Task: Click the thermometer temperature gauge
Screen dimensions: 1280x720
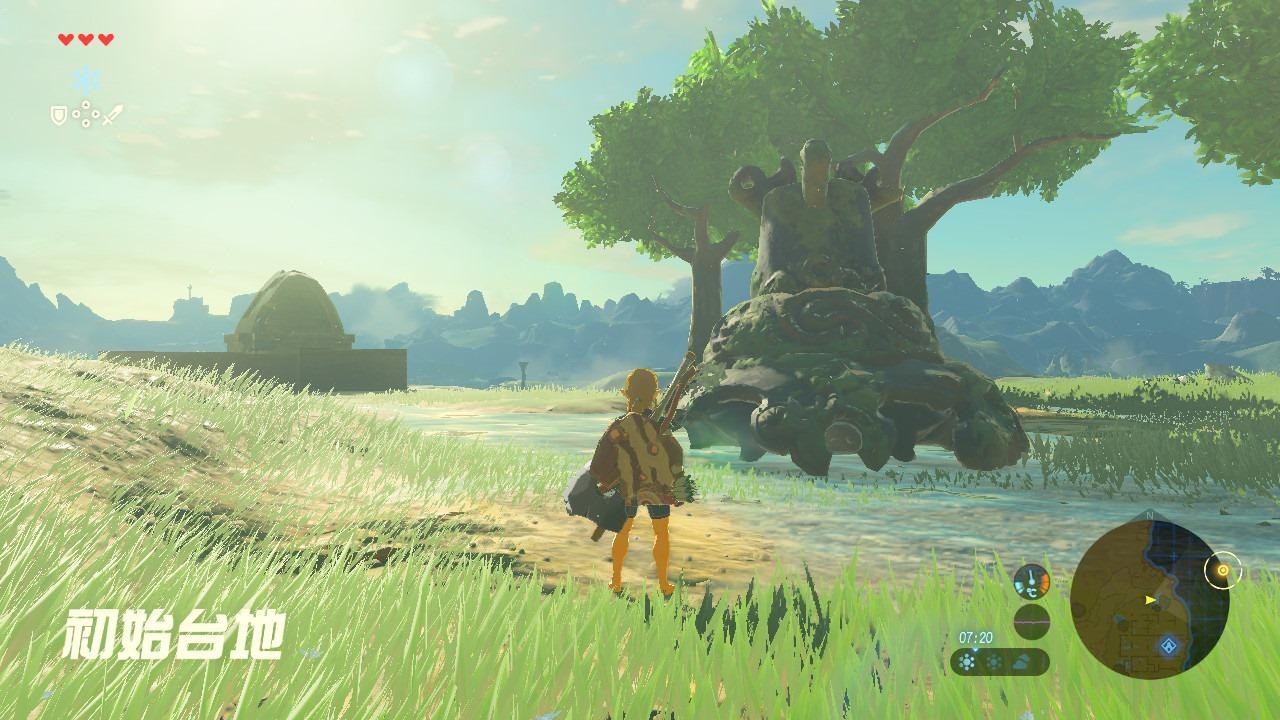Action: [1031, 582]
